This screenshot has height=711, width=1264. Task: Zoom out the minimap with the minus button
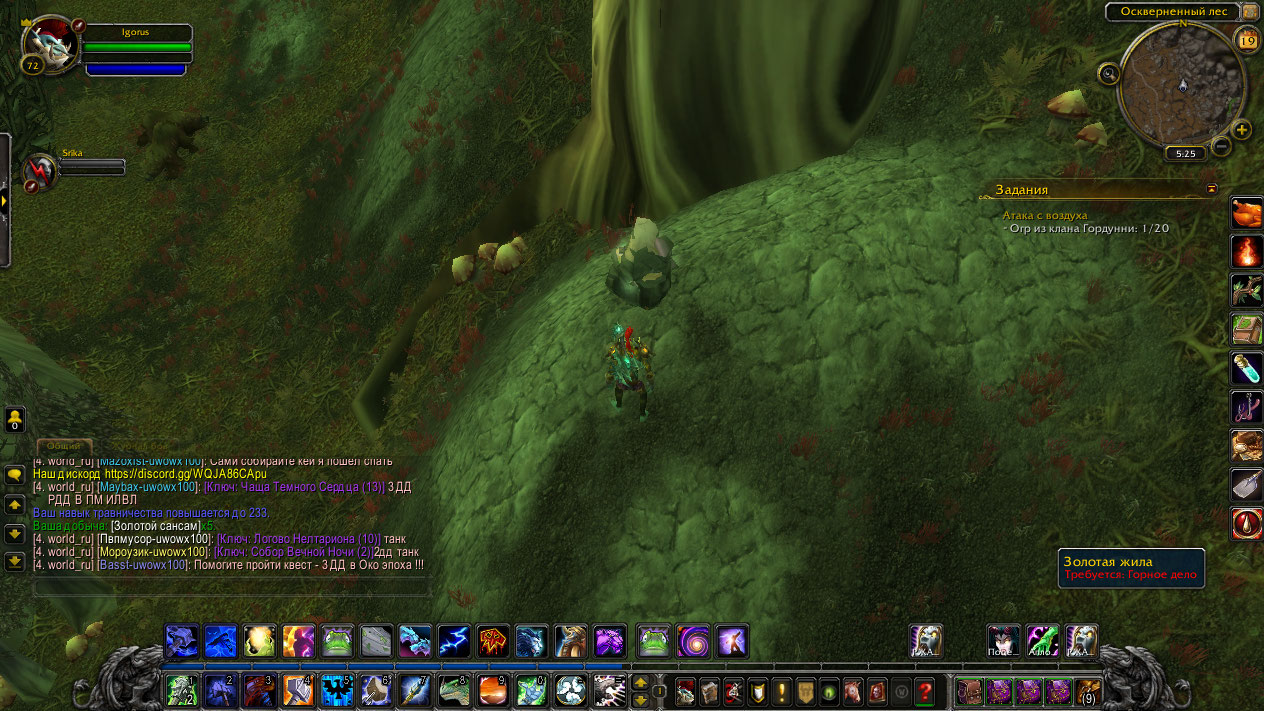point(1221,147)
